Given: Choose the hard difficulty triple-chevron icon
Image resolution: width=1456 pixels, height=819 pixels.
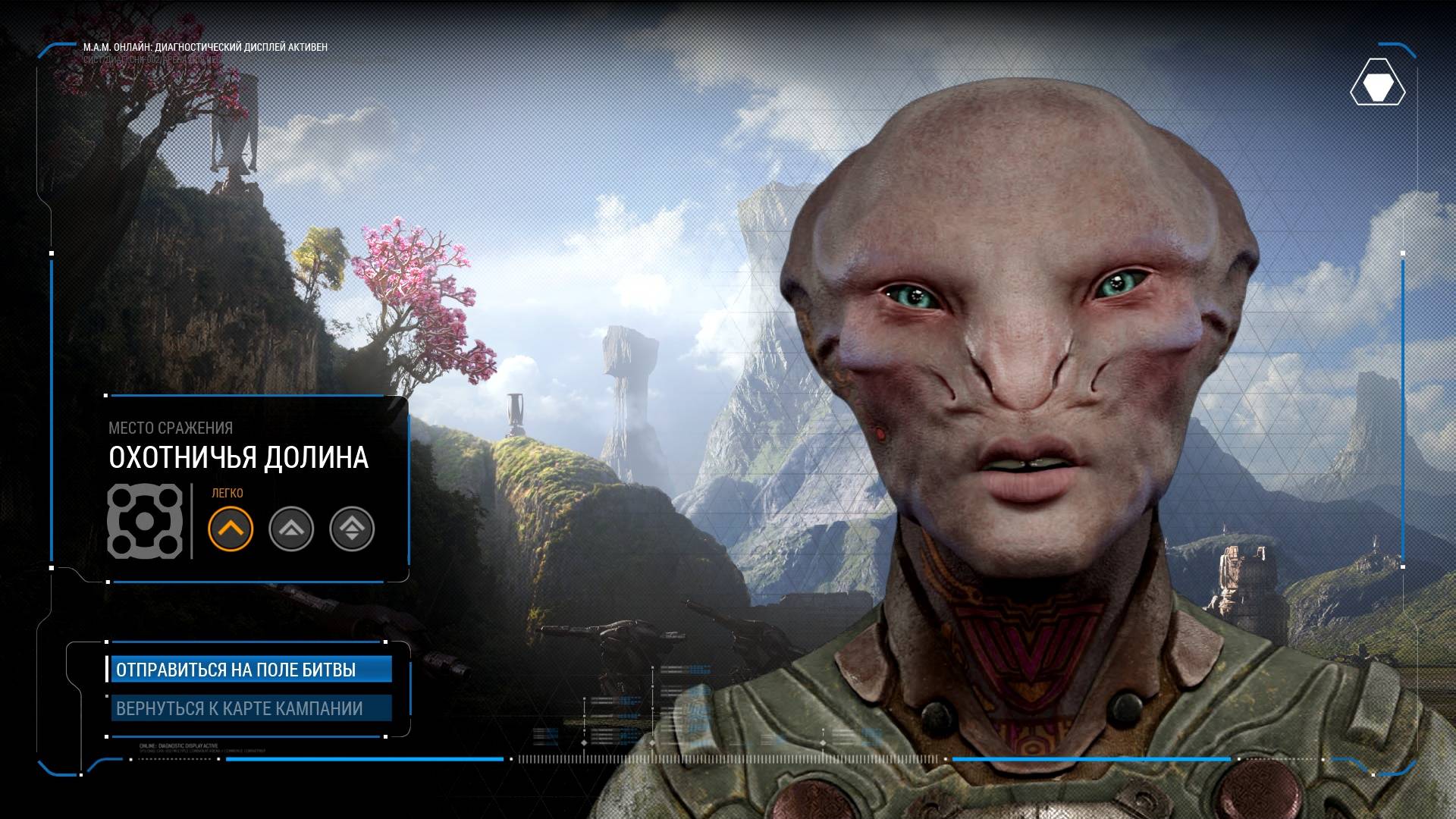Looking at the screenshot, I should coord(352,529).
